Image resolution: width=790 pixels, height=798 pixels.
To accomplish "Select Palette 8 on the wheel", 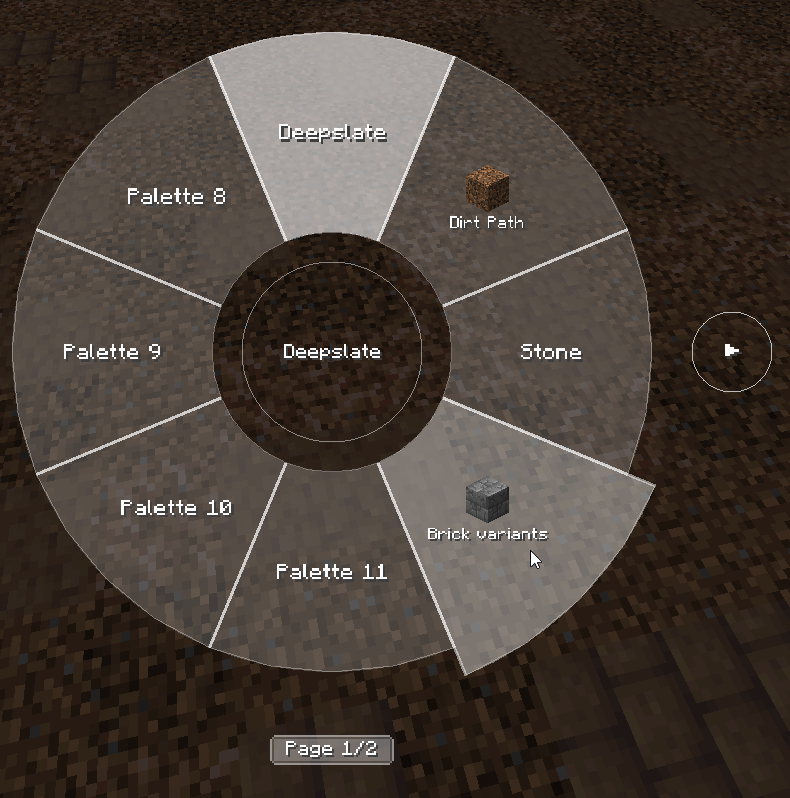I will [176, 196].
